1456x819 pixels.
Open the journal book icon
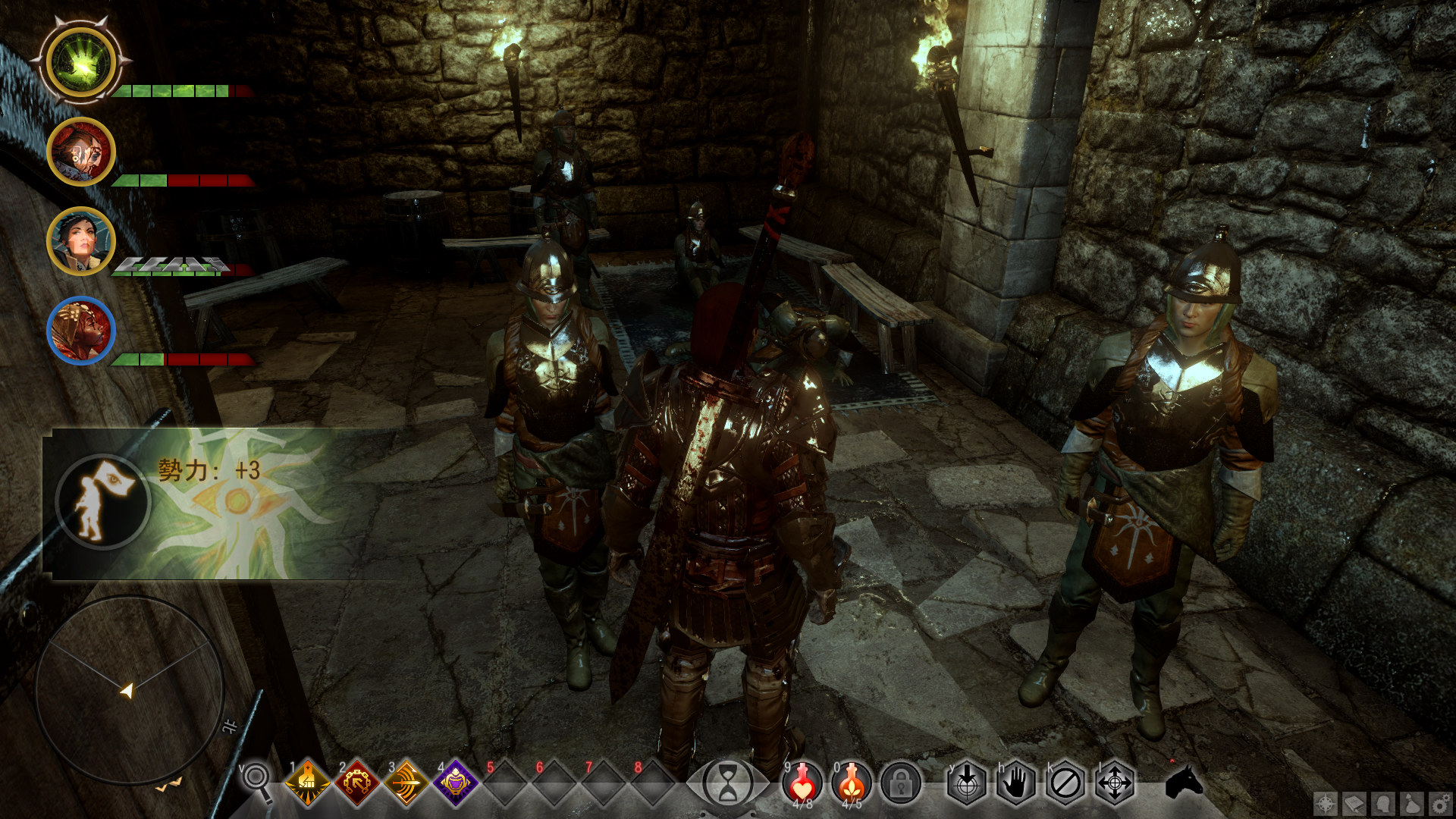(x=1354, y=803)
